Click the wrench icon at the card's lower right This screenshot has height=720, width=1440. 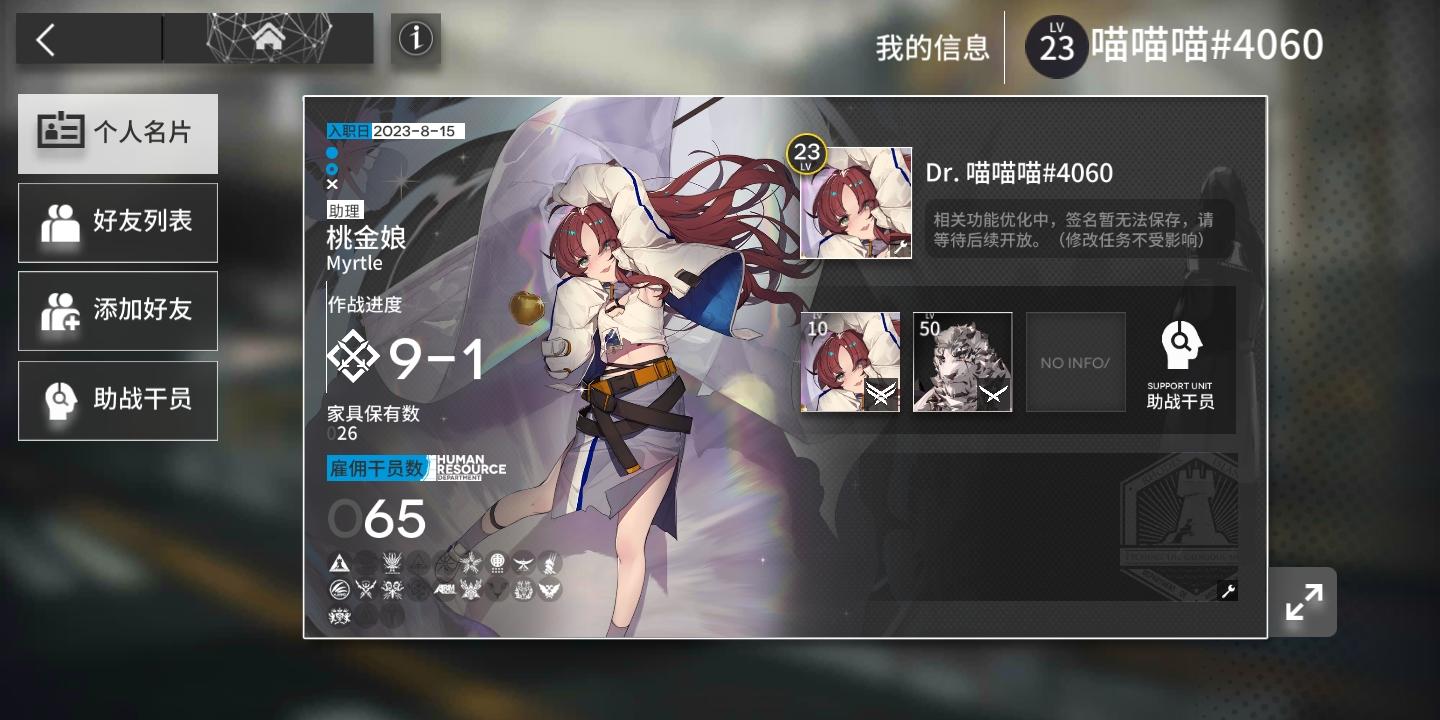[x=1227, y=592]
